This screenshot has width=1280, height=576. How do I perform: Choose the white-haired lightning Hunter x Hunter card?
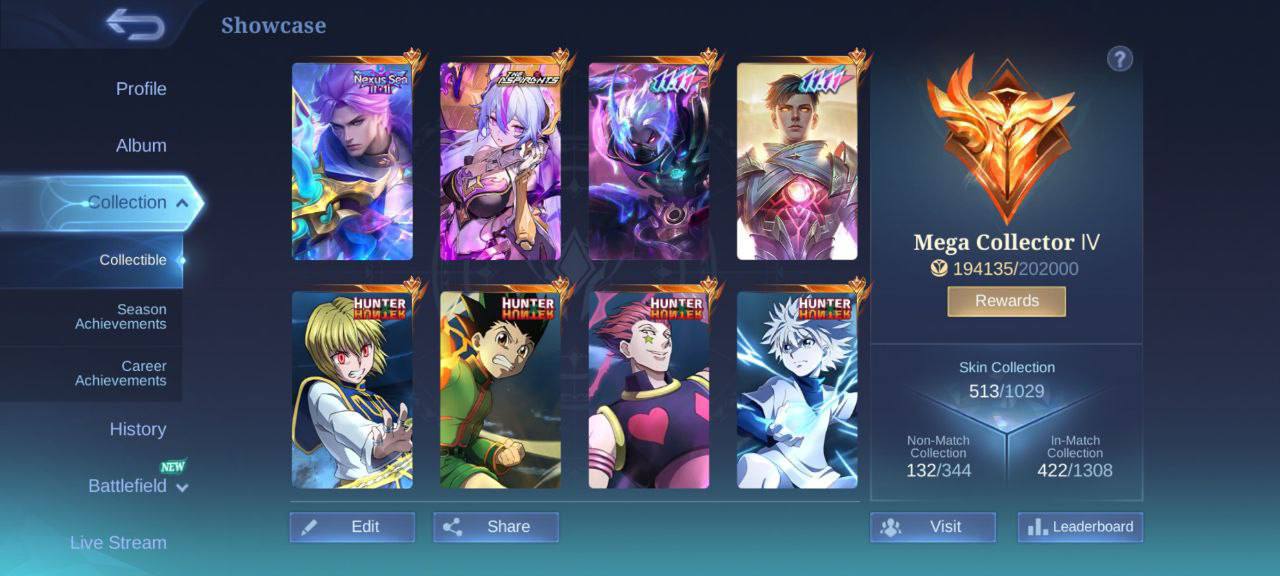click(x=797, y=390)
